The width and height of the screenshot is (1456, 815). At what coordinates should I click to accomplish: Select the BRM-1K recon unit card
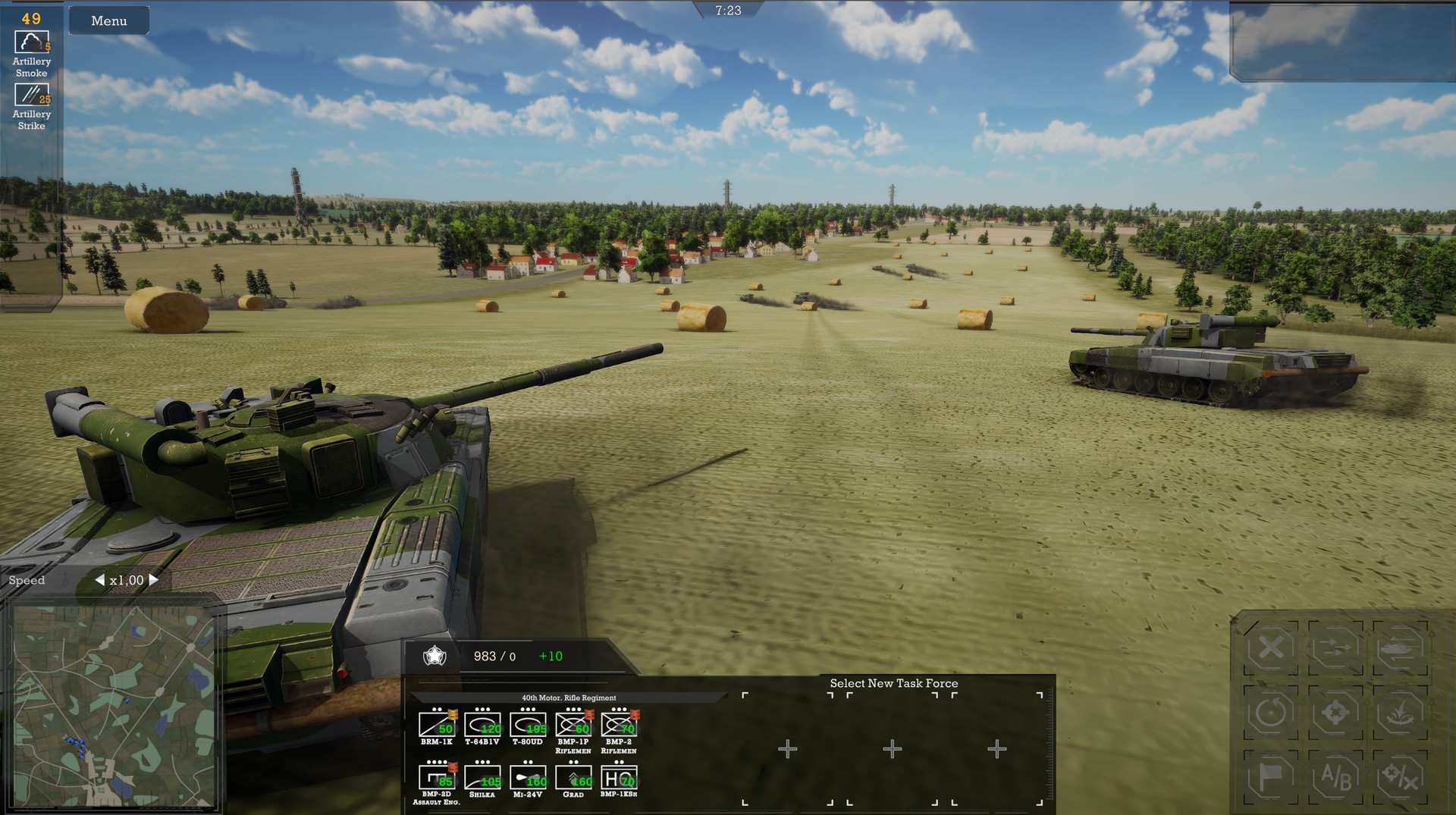(x=437, y=726)
